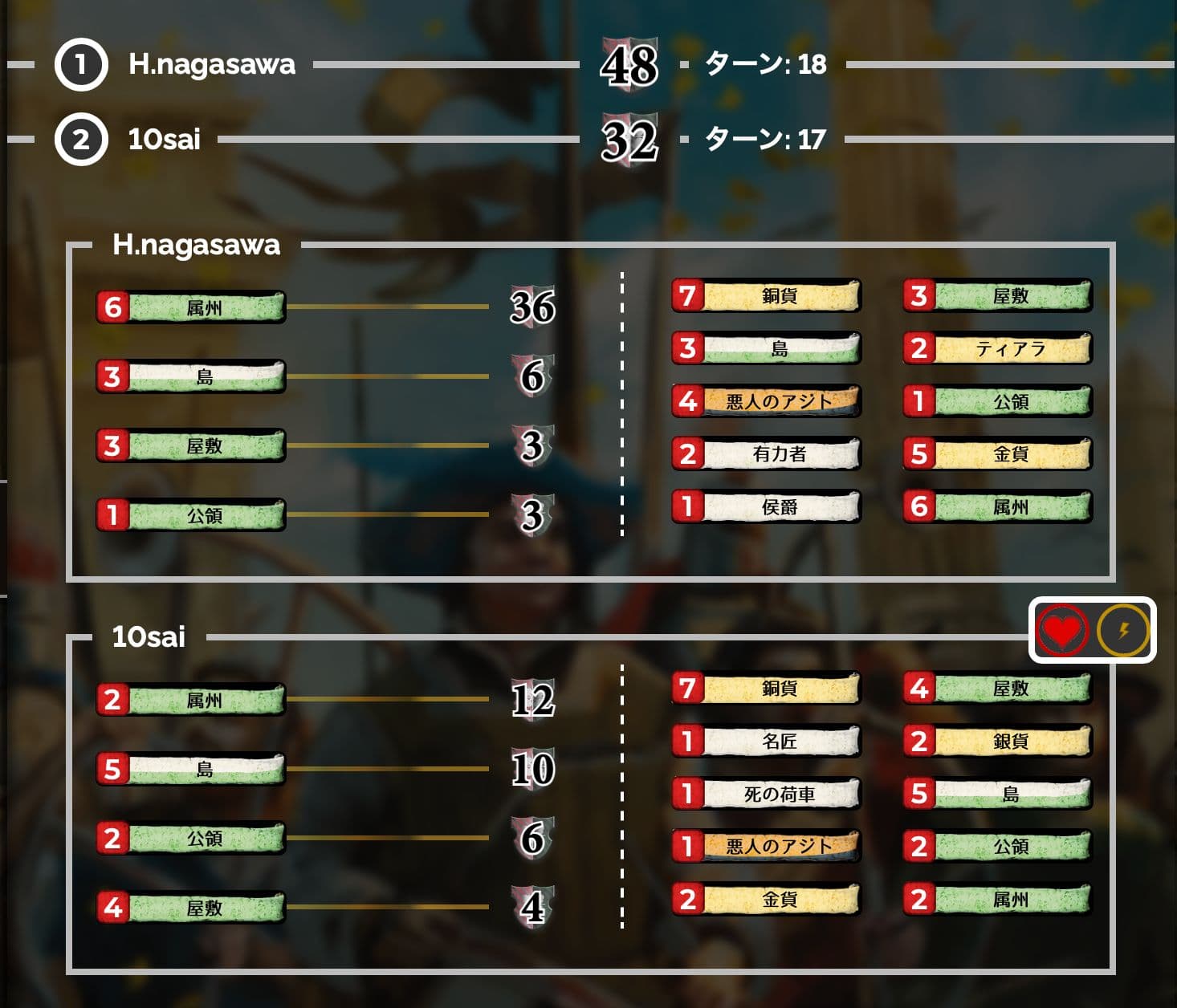Select the 侯爵 card in H.nagasawa's deck

tap(767, 506)
